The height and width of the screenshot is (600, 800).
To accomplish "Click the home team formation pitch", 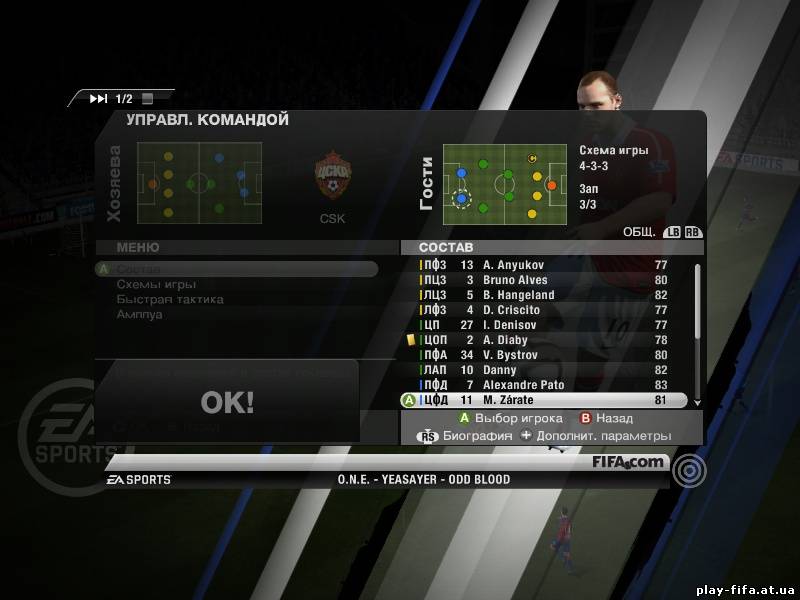I will [199, 182].
